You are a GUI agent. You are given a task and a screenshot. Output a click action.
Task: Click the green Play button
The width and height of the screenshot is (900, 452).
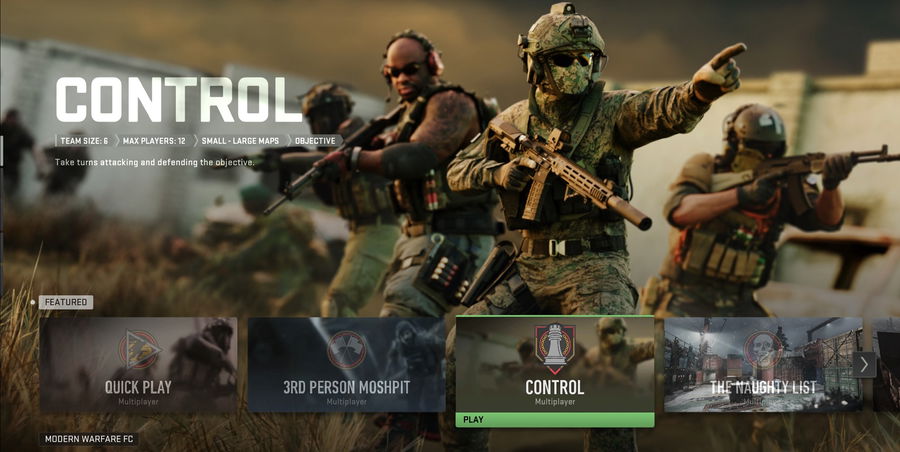tap(554, 420)
